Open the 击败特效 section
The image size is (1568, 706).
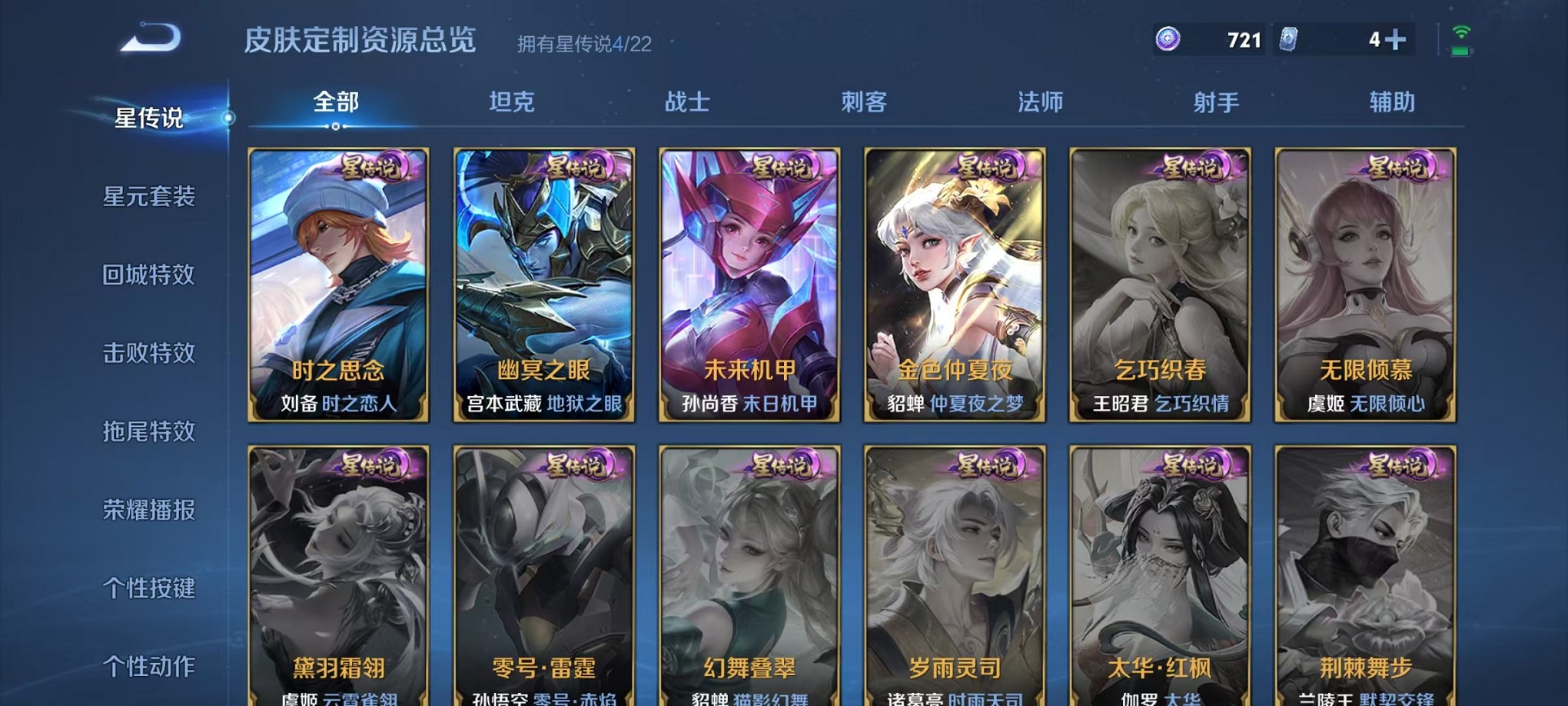(x=151, y=353)
